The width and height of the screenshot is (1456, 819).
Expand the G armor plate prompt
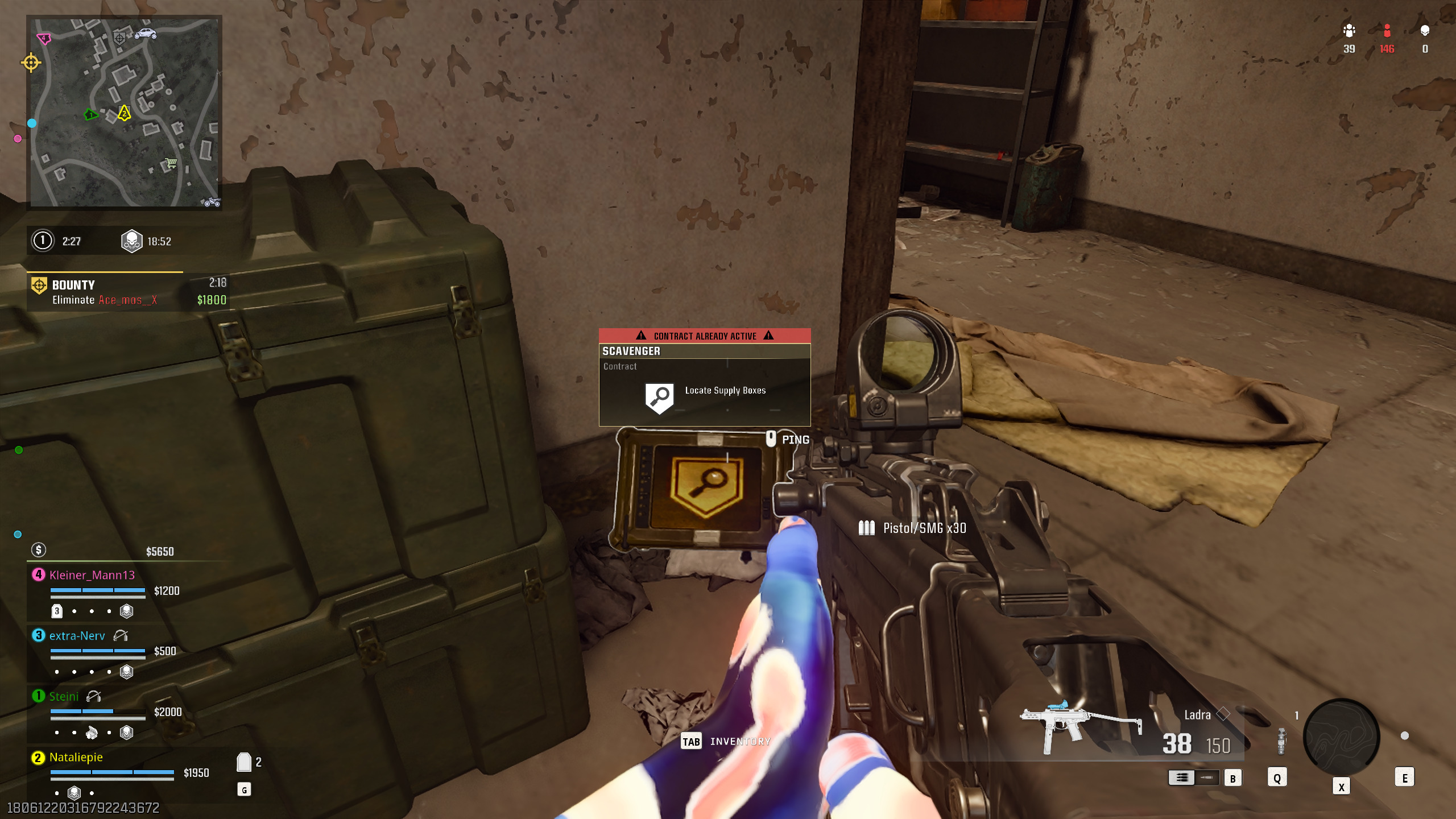tap(244, 790)
